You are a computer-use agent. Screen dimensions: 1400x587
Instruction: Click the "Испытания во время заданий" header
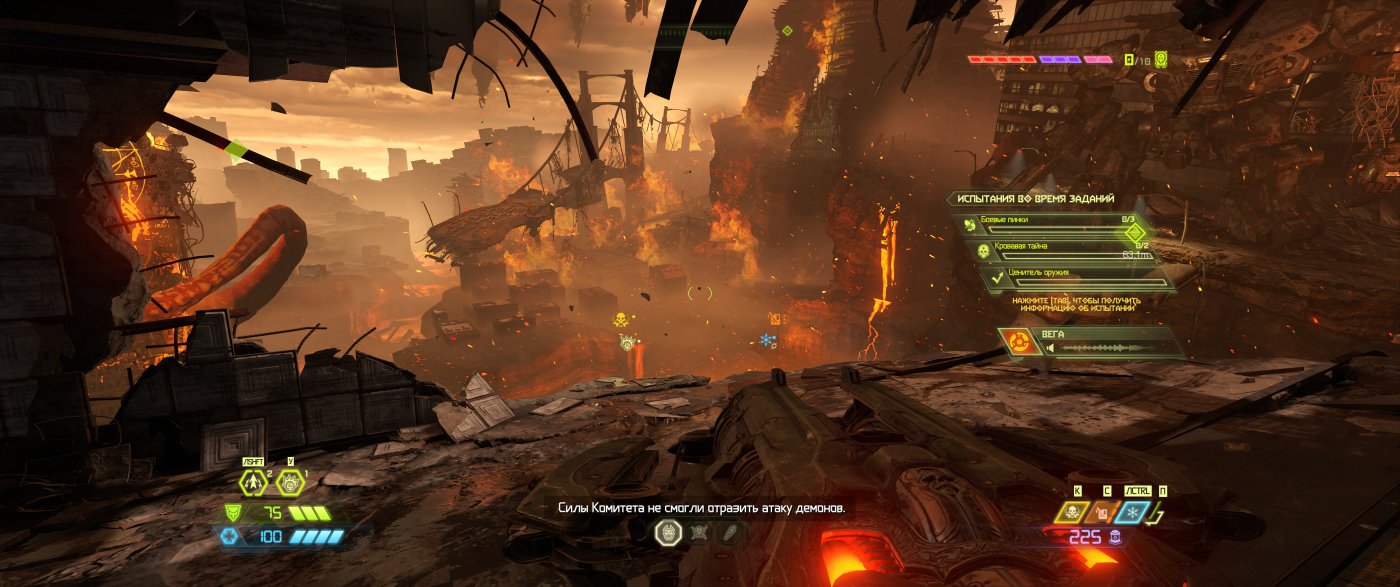pyautogui.click(x=1035, y=199)
